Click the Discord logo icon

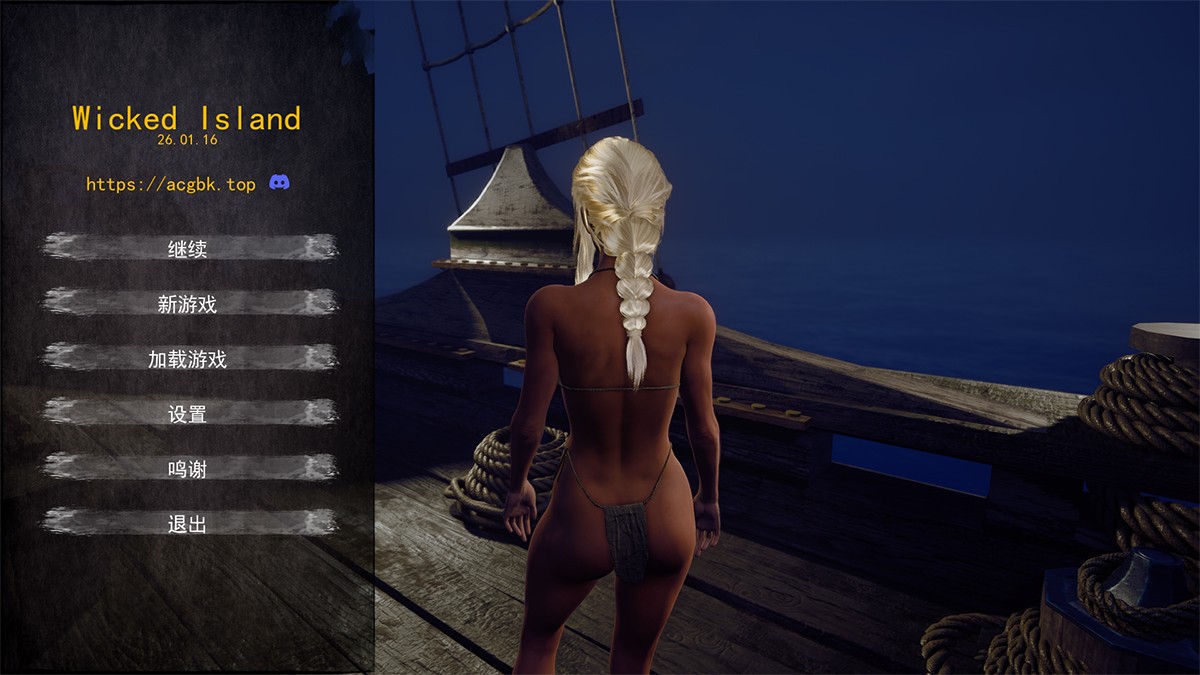pos(280,183)
